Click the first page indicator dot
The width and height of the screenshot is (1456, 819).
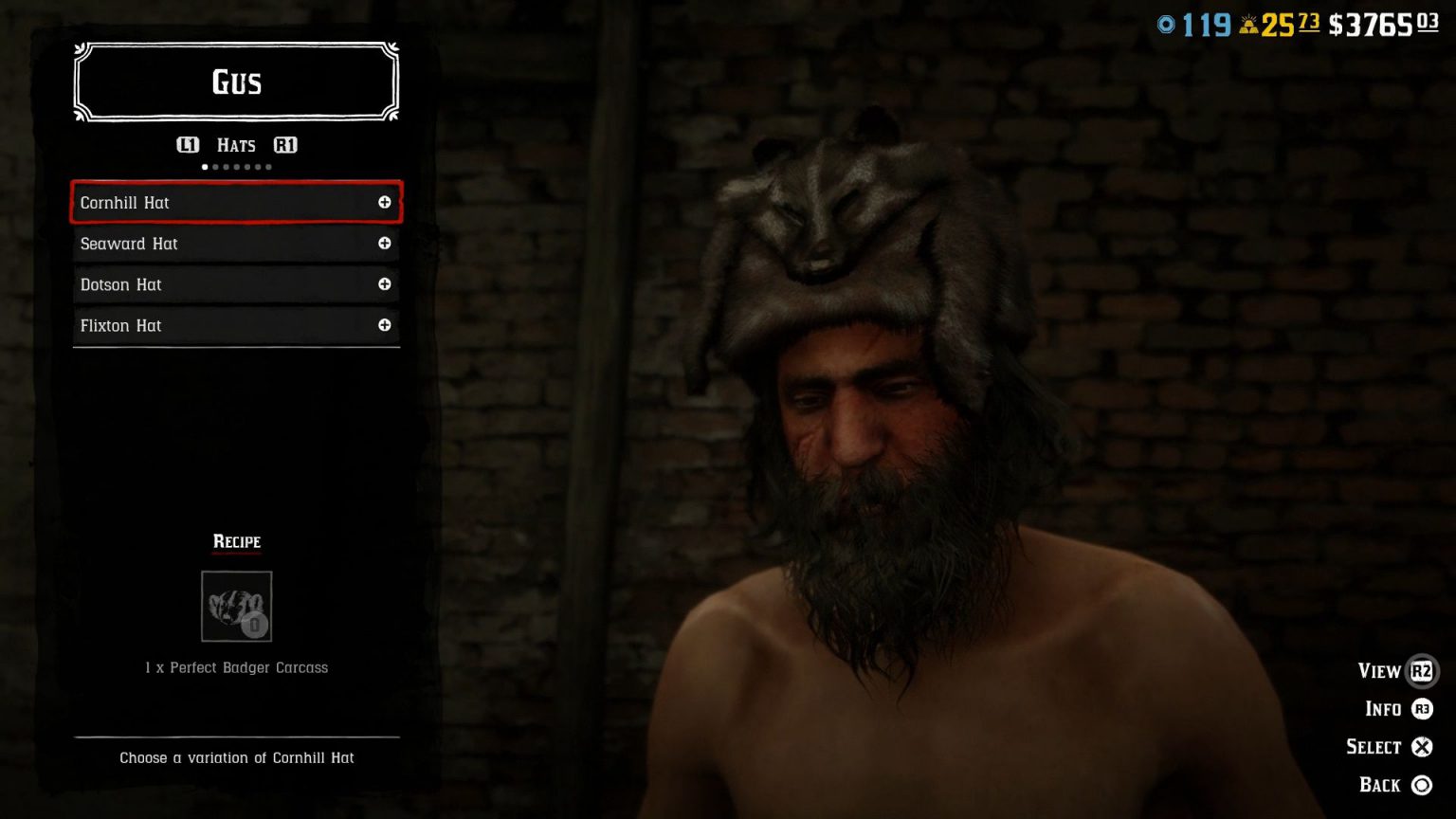pyautogui.click(x=205, y=166)
